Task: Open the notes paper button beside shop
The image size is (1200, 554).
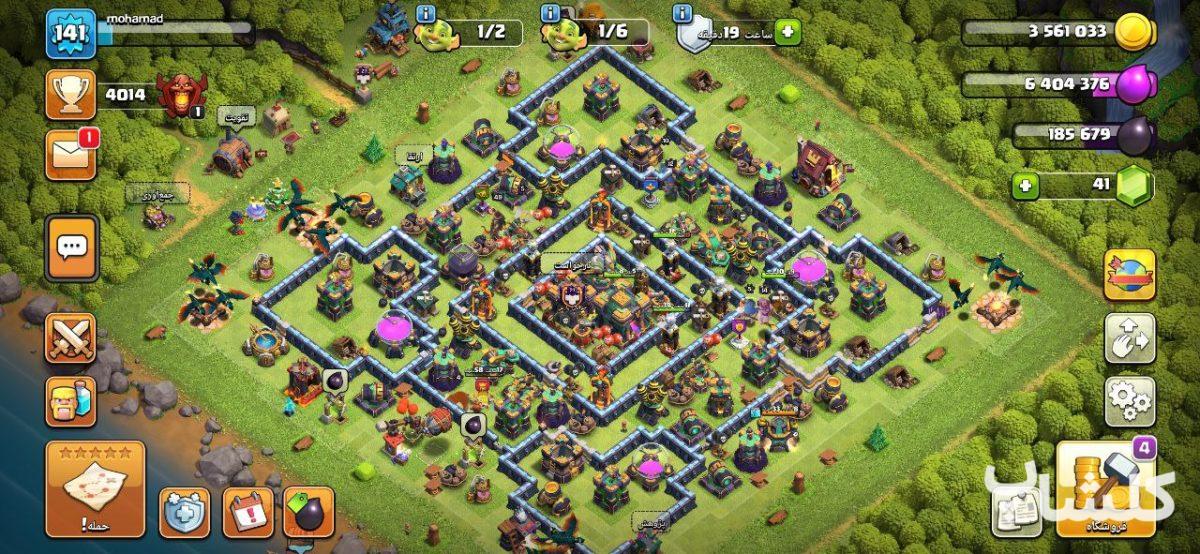Action: coord(1016,512)
